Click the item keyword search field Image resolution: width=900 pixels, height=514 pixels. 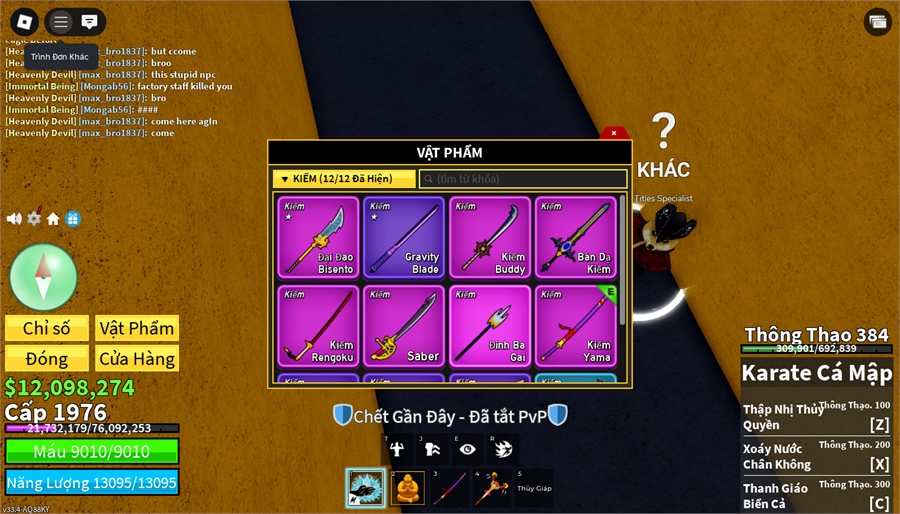pos(523,179)
